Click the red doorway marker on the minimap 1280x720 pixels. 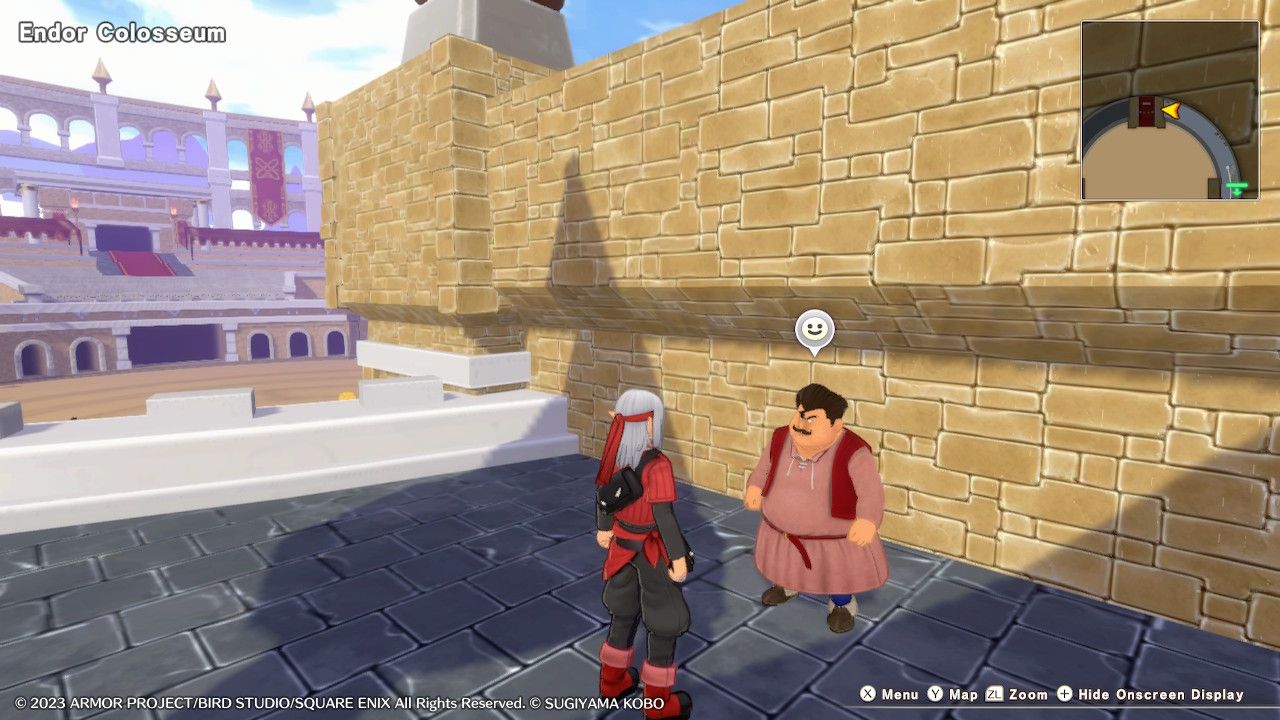point(1146,111)
